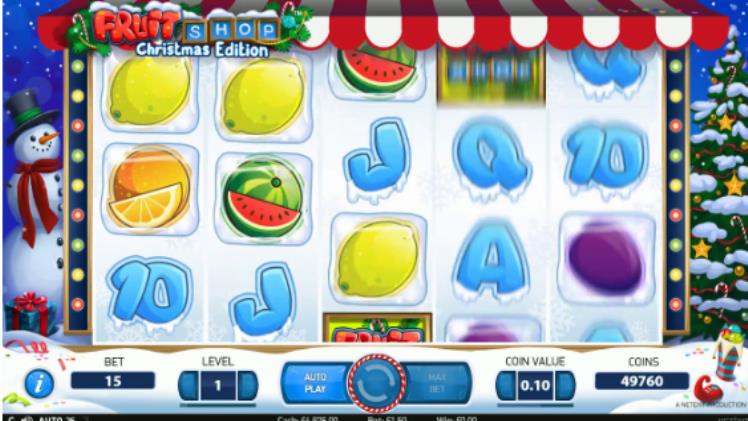This screenshot has width=748, height=421.
Task: Raise the Coin Value
Action: point(567,385)
